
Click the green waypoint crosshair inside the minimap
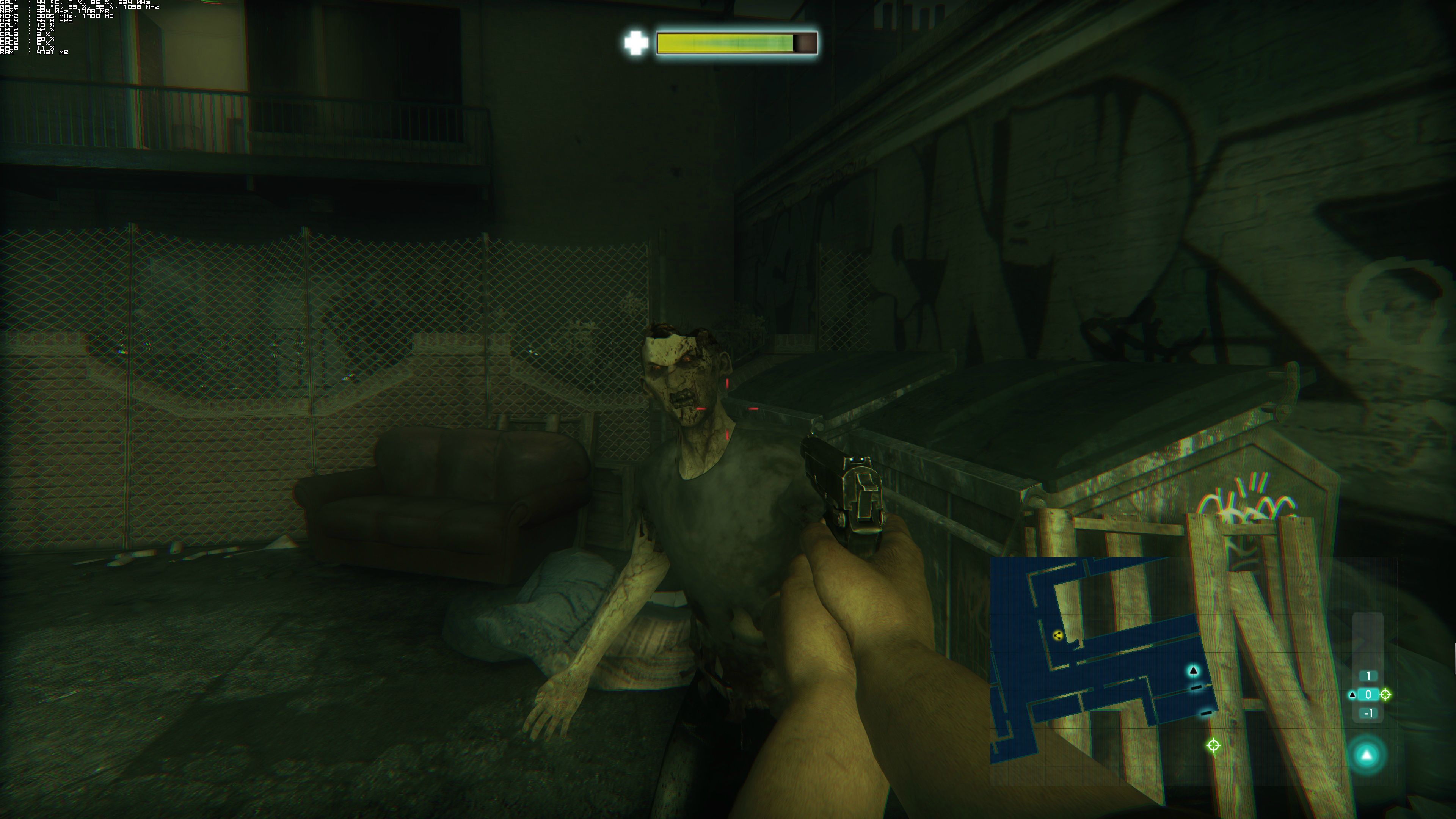[1213, 745]
